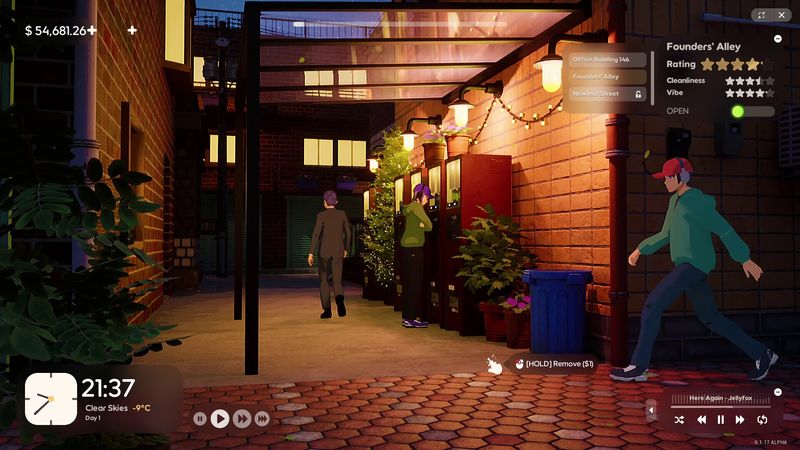The image size is (800, 450).
Task: Minimize the Founders' Alley info panel
Action: (778, 38)
